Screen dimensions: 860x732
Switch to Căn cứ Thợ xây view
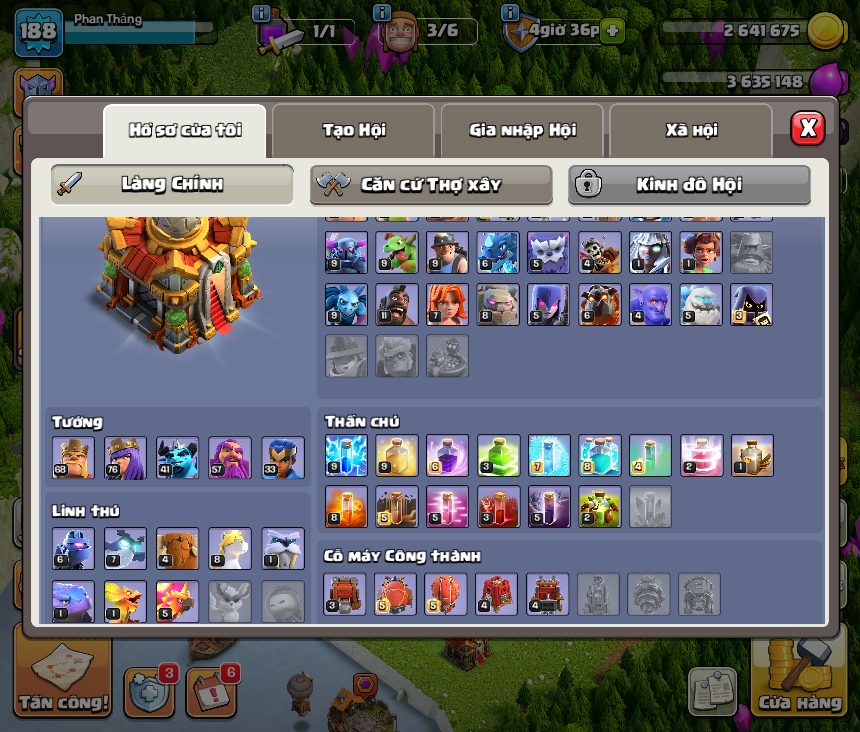431,184
